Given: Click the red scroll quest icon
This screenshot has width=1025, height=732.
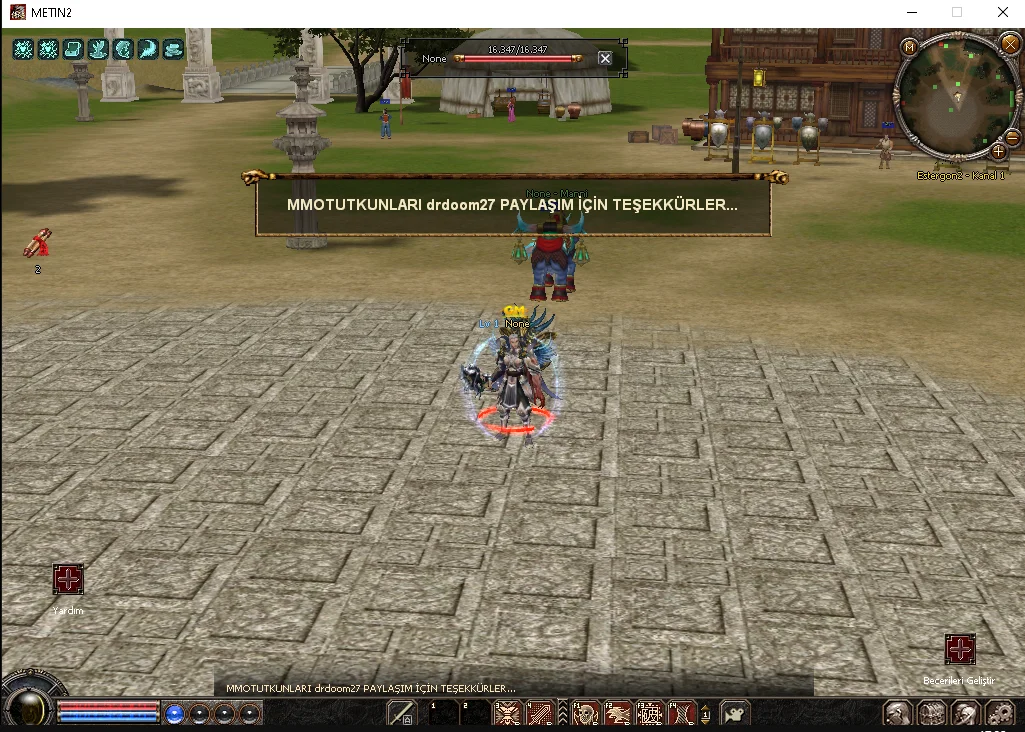Looking at the screenshot, I should [38, 243].
